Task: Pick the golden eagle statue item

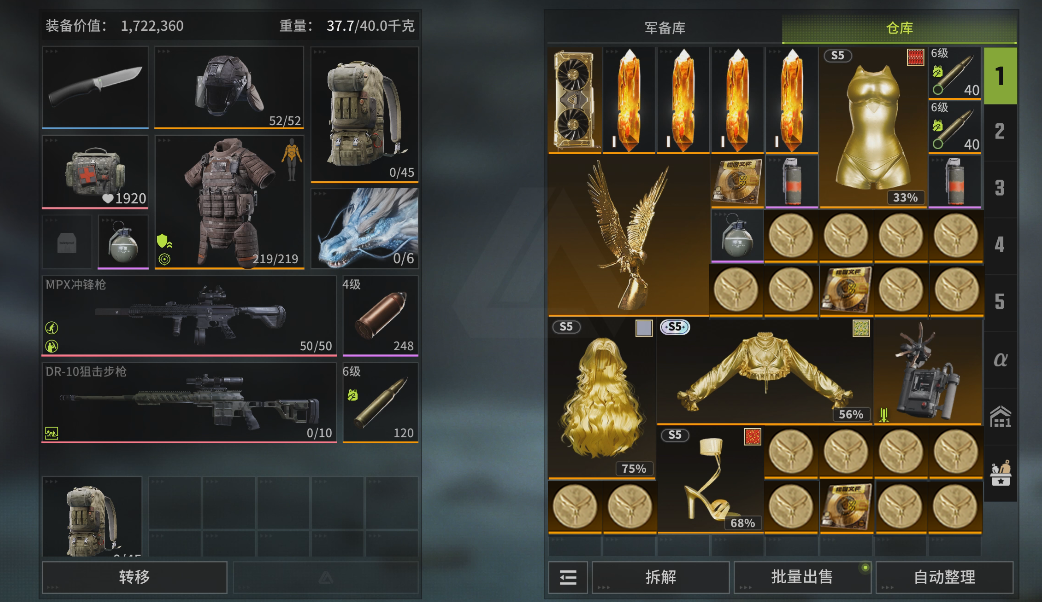Action: pos(627,236)
